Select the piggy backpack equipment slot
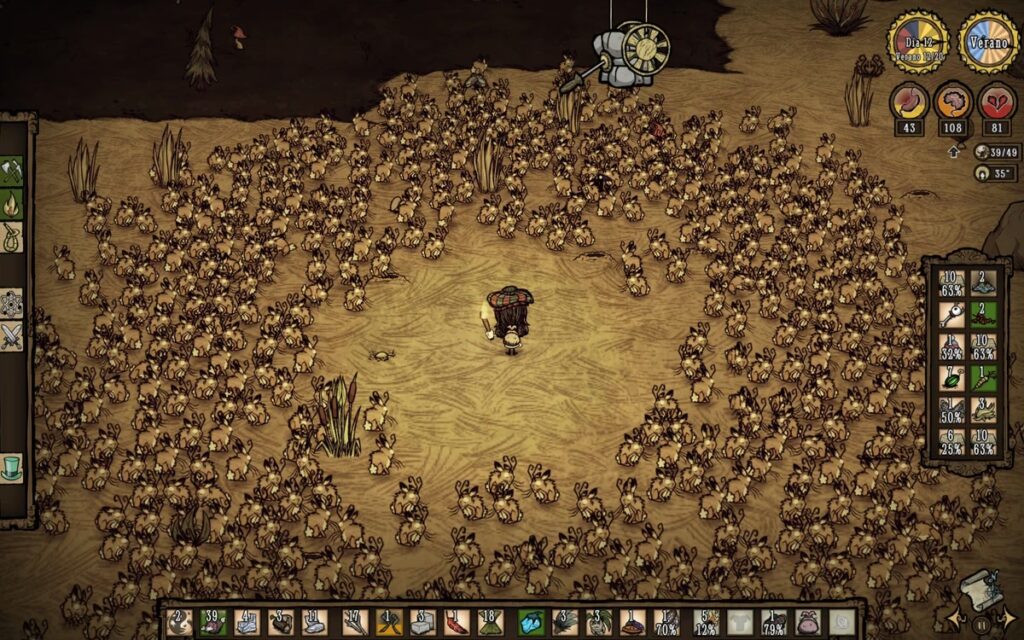The height and width of the screenshot is (640, 1024). [808, 622]
